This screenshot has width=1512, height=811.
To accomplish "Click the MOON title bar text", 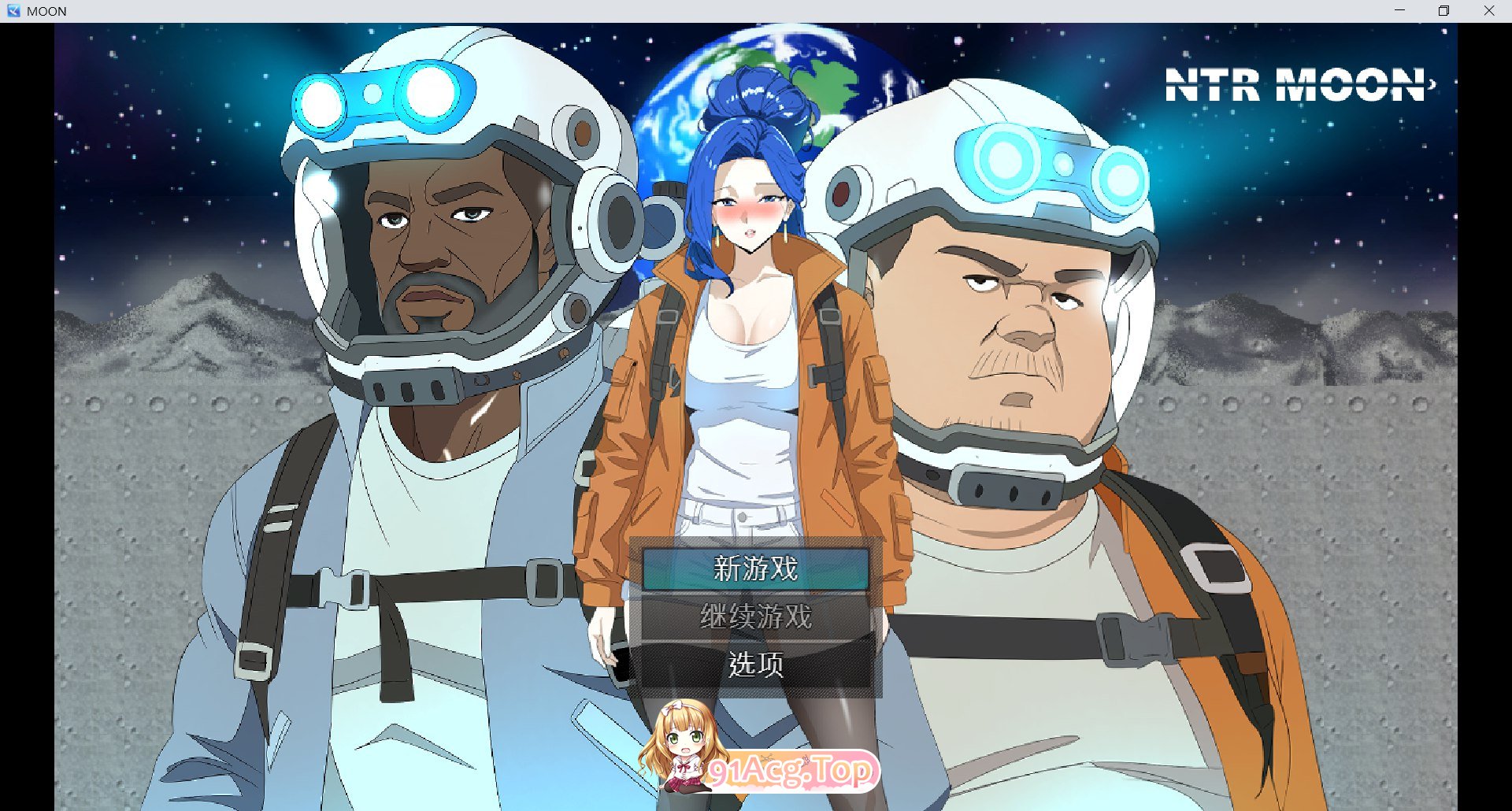I will pos(46,11).
